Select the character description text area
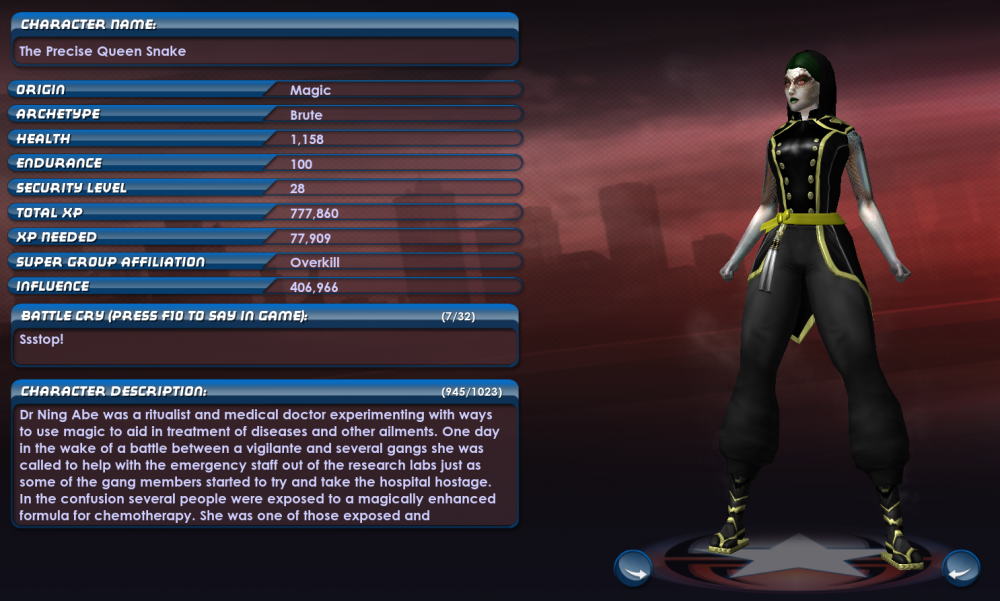The height and width of the screenshot is (601, 1000). [265, 465]
